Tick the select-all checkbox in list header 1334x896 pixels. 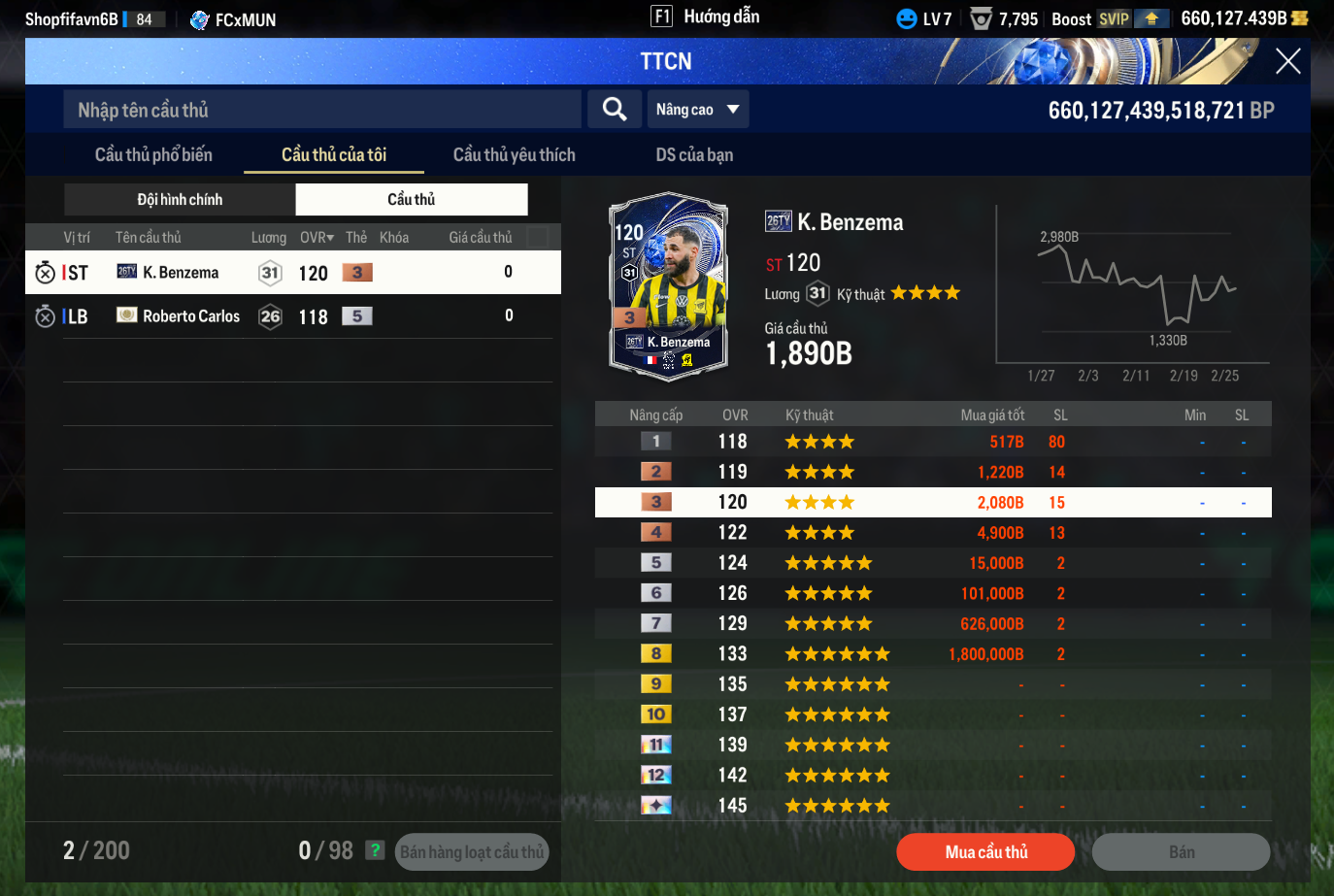pos(537,237)
